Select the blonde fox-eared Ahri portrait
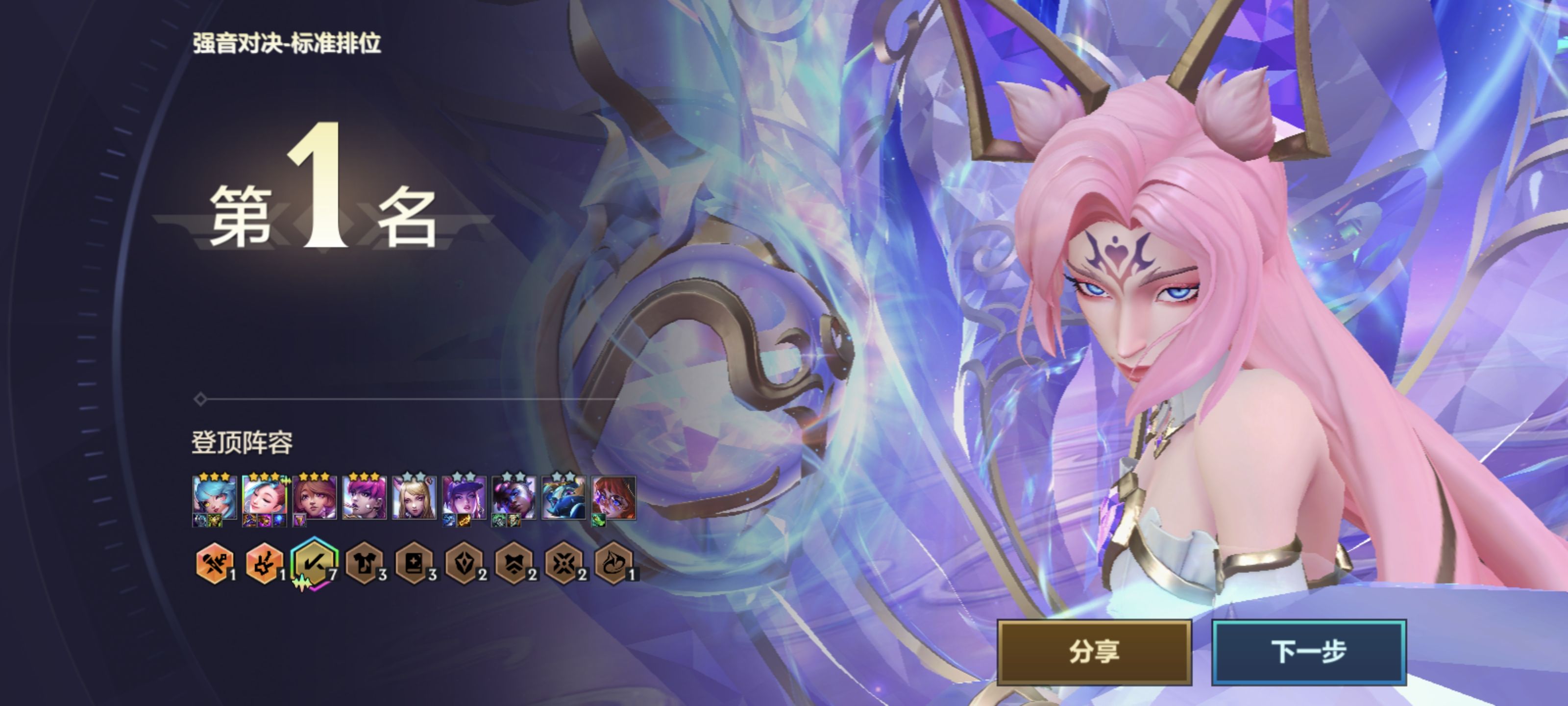Image resolution: width=1568 pixels, height=706 pixels. 414,498
